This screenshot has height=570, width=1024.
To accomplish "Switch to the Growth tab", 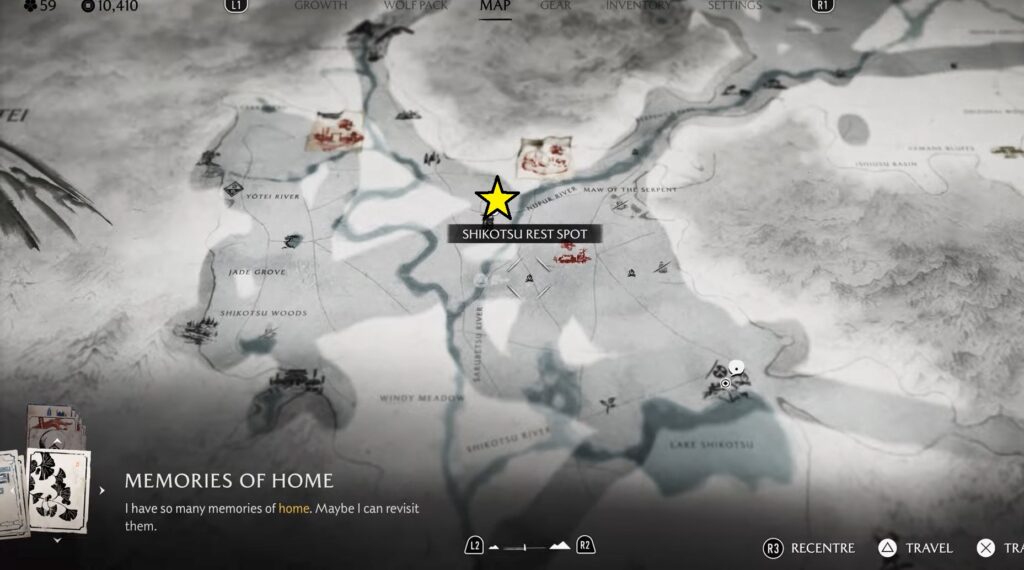I will tap(321, 5).
